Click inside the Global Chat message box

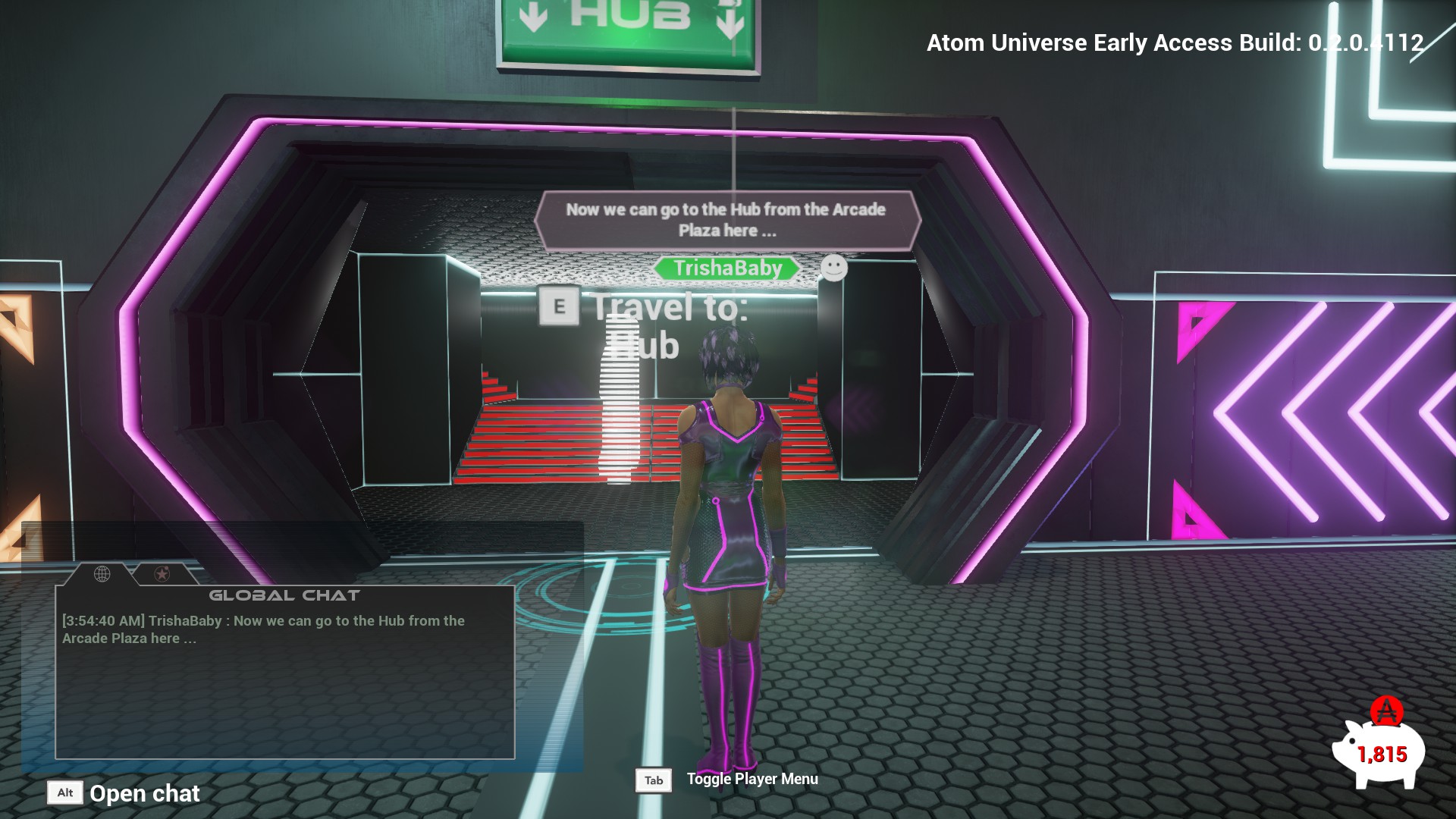coord(285,682)
